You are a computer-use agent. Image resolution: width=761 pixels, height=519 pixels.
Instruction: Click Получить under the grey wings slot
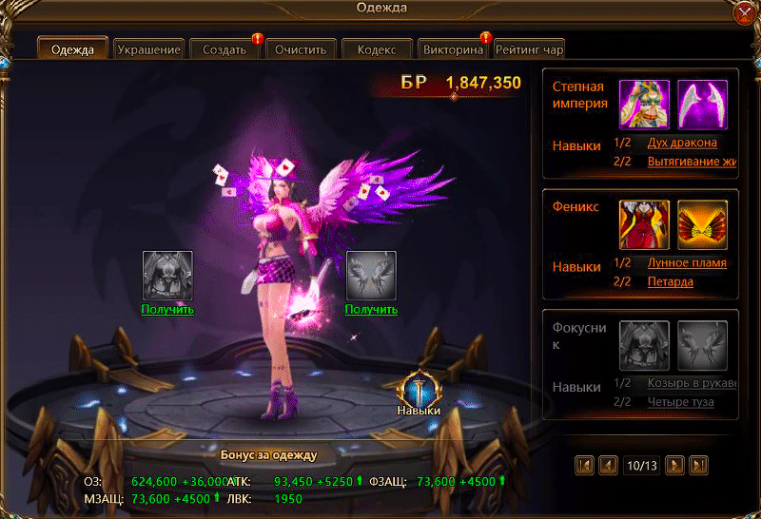click(x=371, y=309)
